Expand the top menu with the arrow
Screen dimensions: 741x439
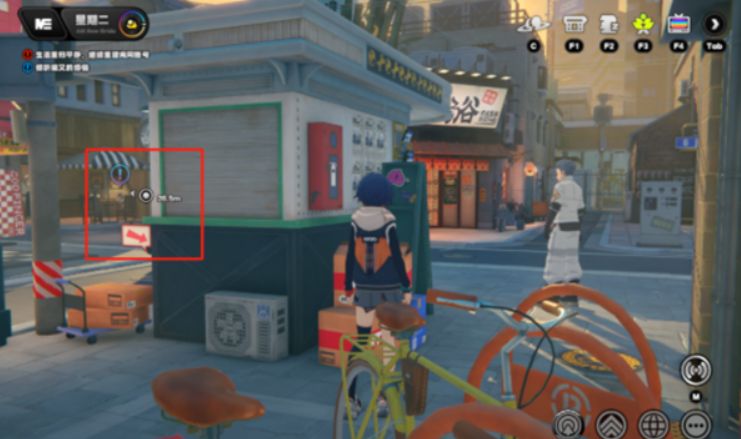coord(714,23)
